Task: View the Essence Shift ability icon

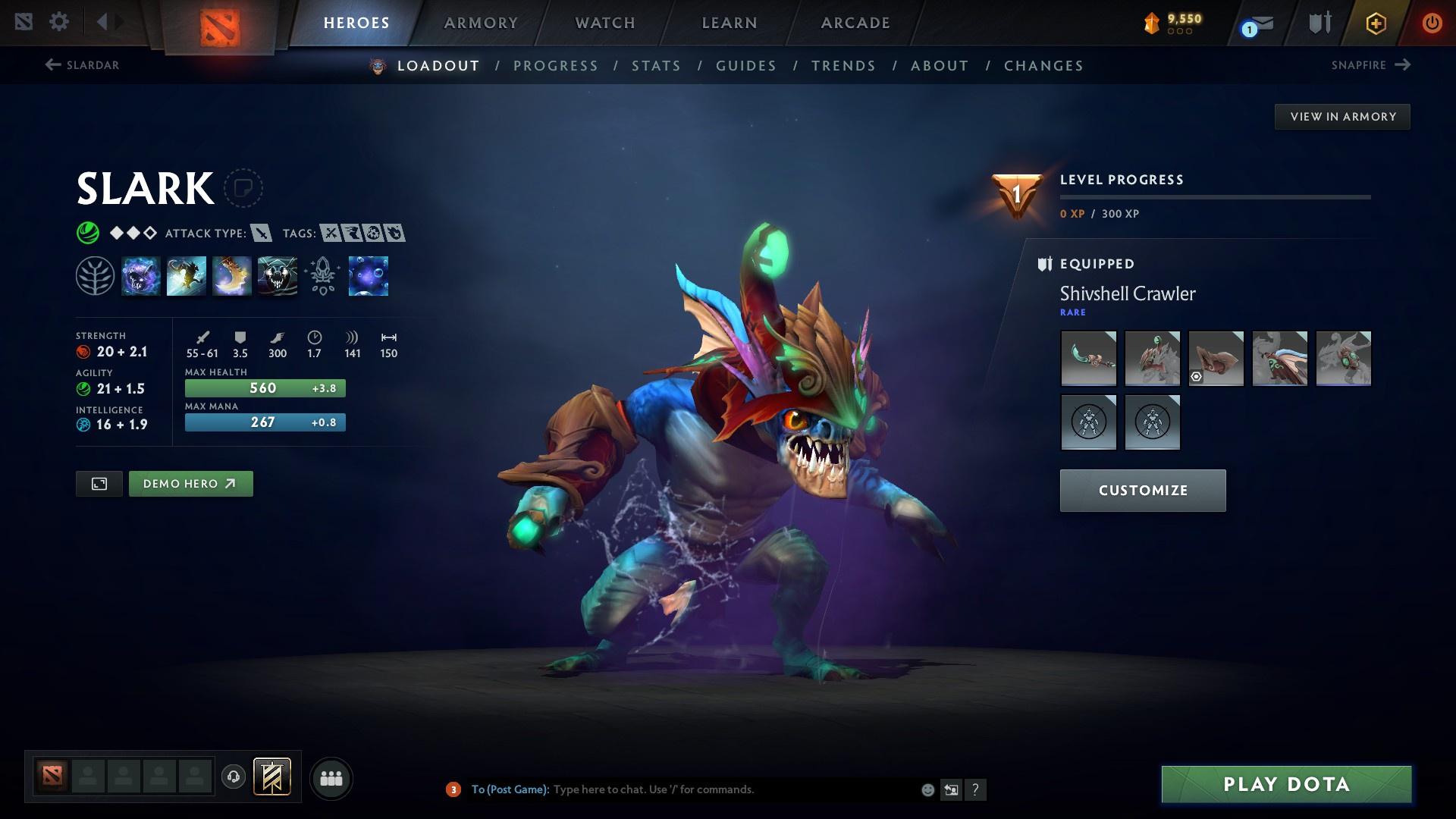Action: click(232, 276)
